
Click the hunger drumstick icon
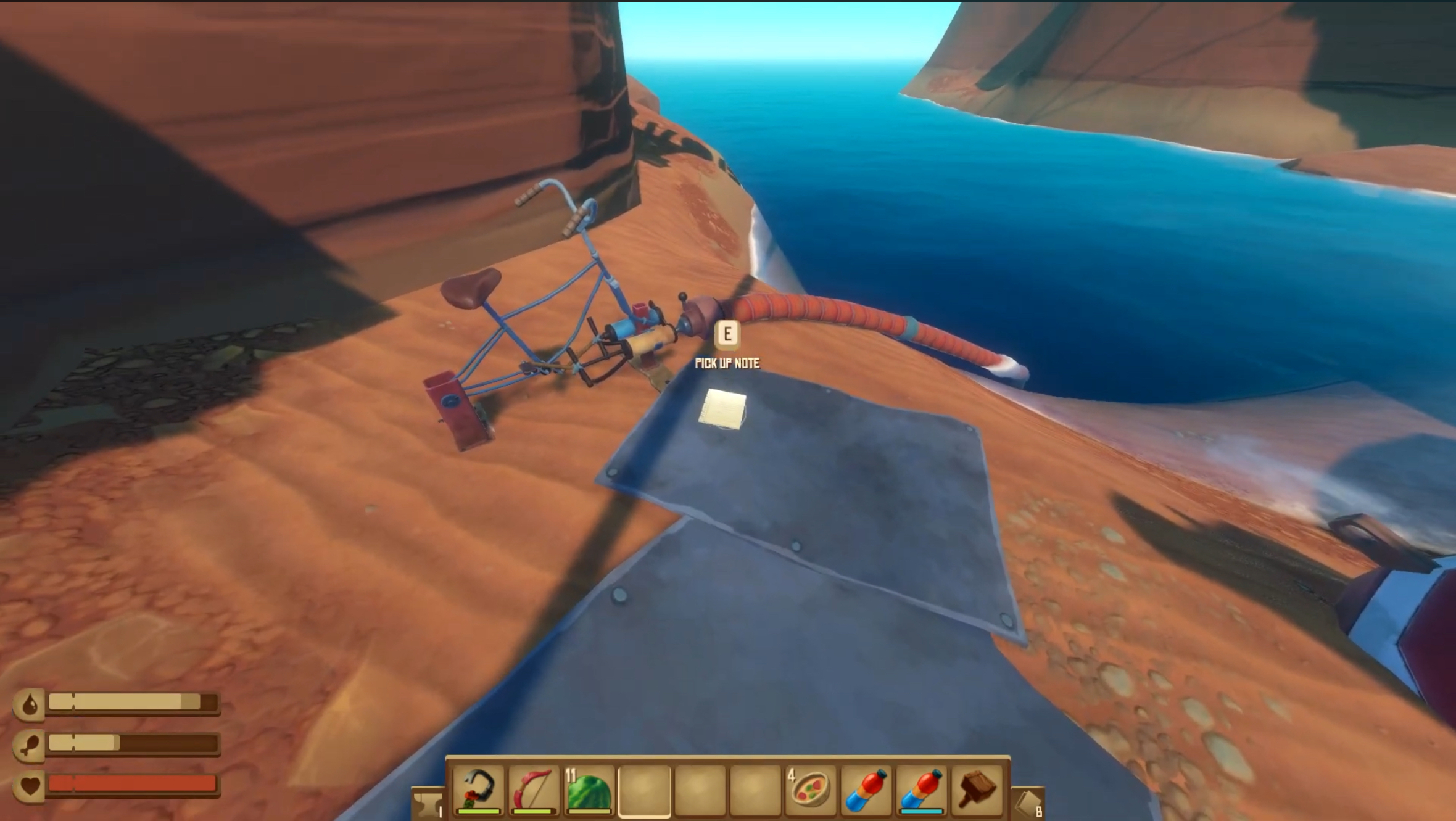29,743
